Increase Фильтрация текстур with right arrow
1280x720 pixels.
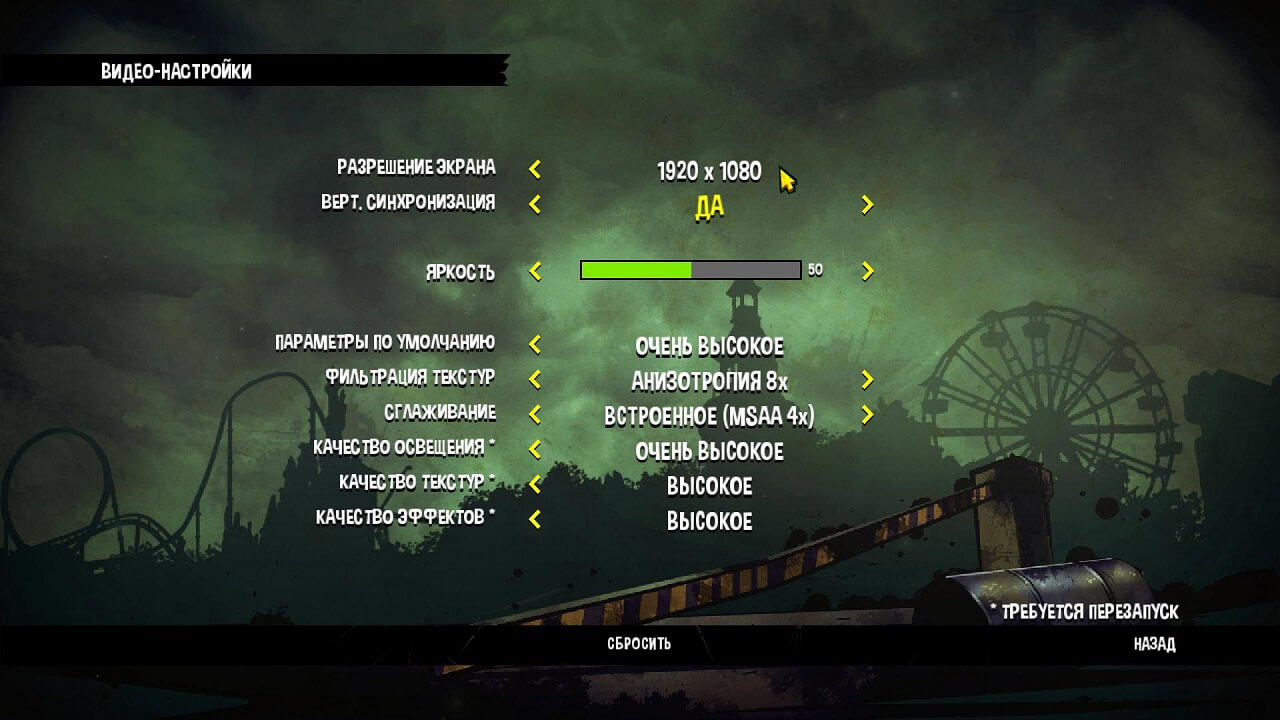pyautogui.click(x=867, y=380)
